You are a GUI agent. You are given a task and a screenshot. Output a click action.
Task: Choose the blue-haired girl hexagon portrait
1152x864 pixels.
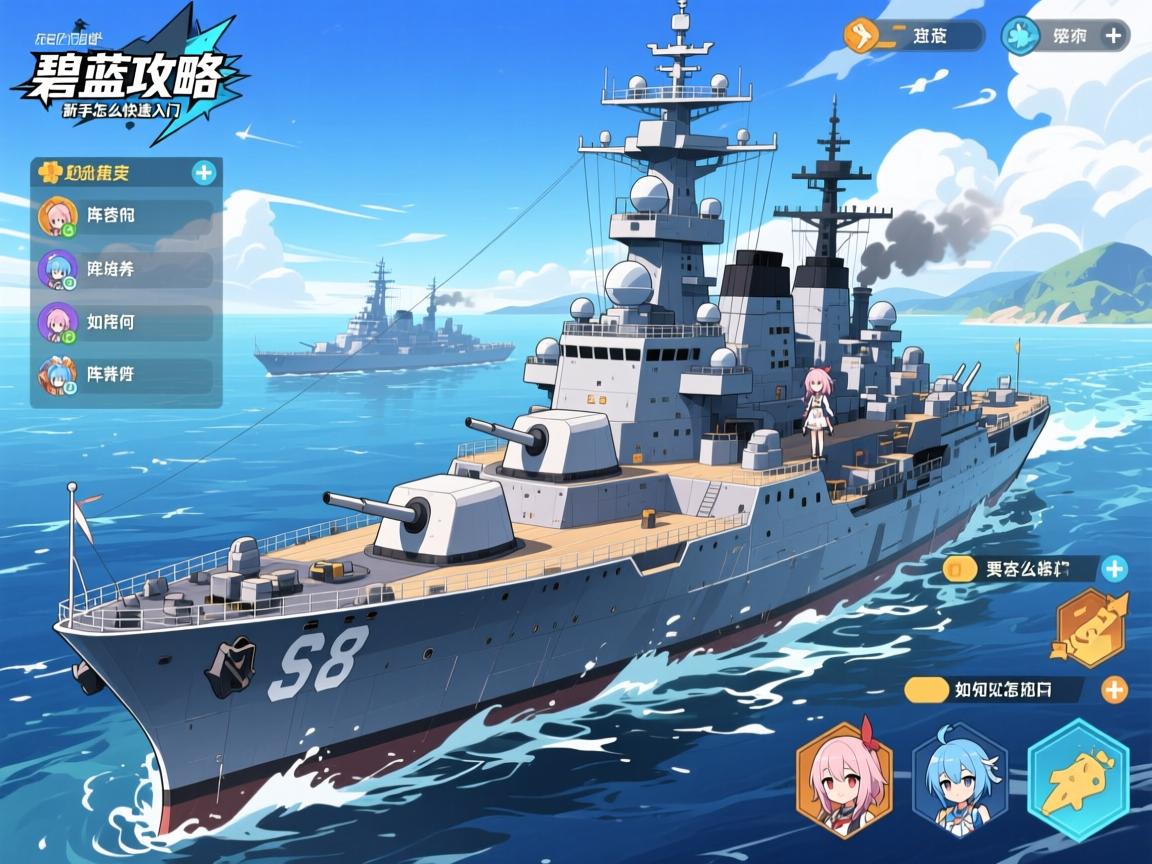coord(960,780)
